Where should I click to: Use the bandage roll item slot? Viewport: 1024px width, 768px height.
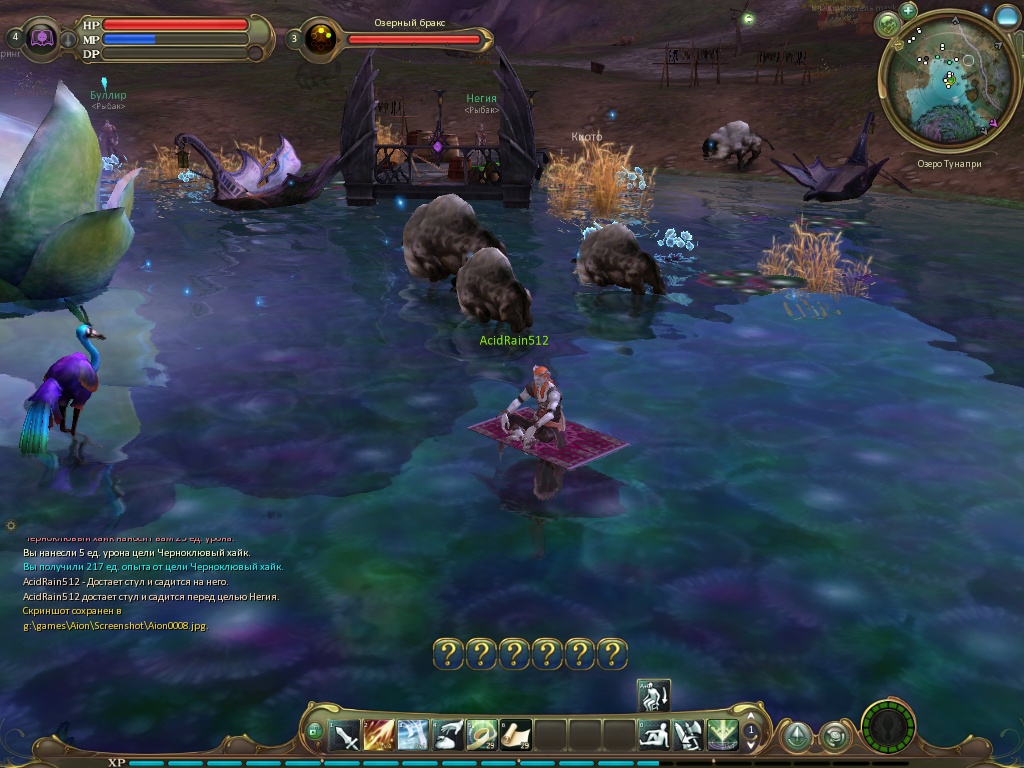482,735
